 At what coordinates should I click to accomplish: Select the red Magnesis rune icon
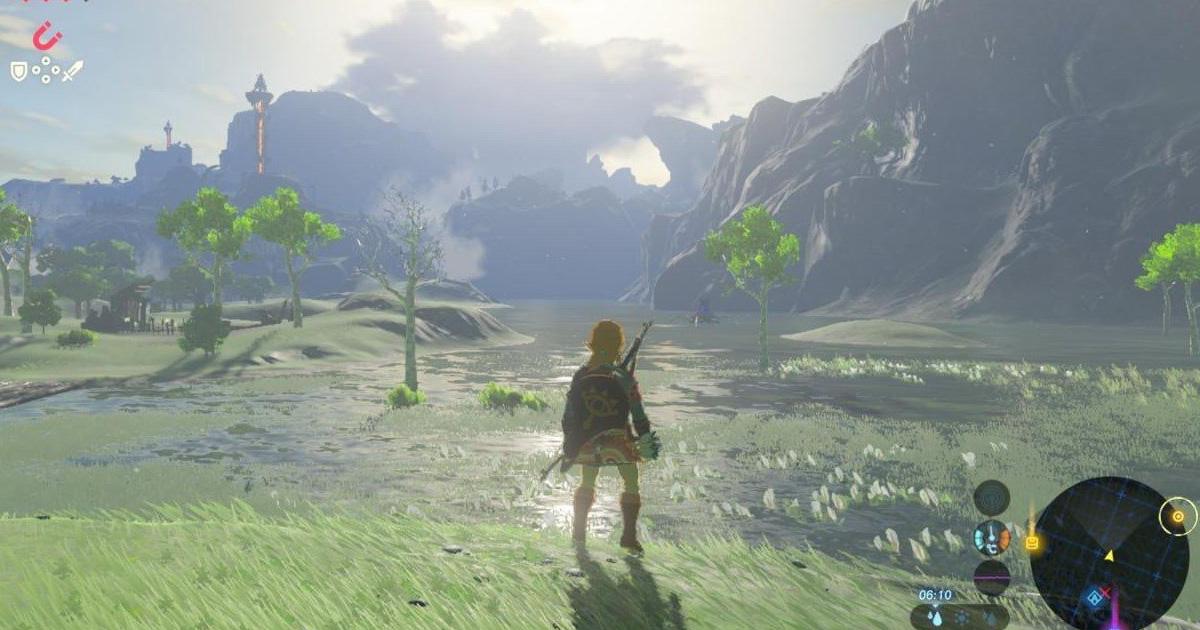point(45,37)
